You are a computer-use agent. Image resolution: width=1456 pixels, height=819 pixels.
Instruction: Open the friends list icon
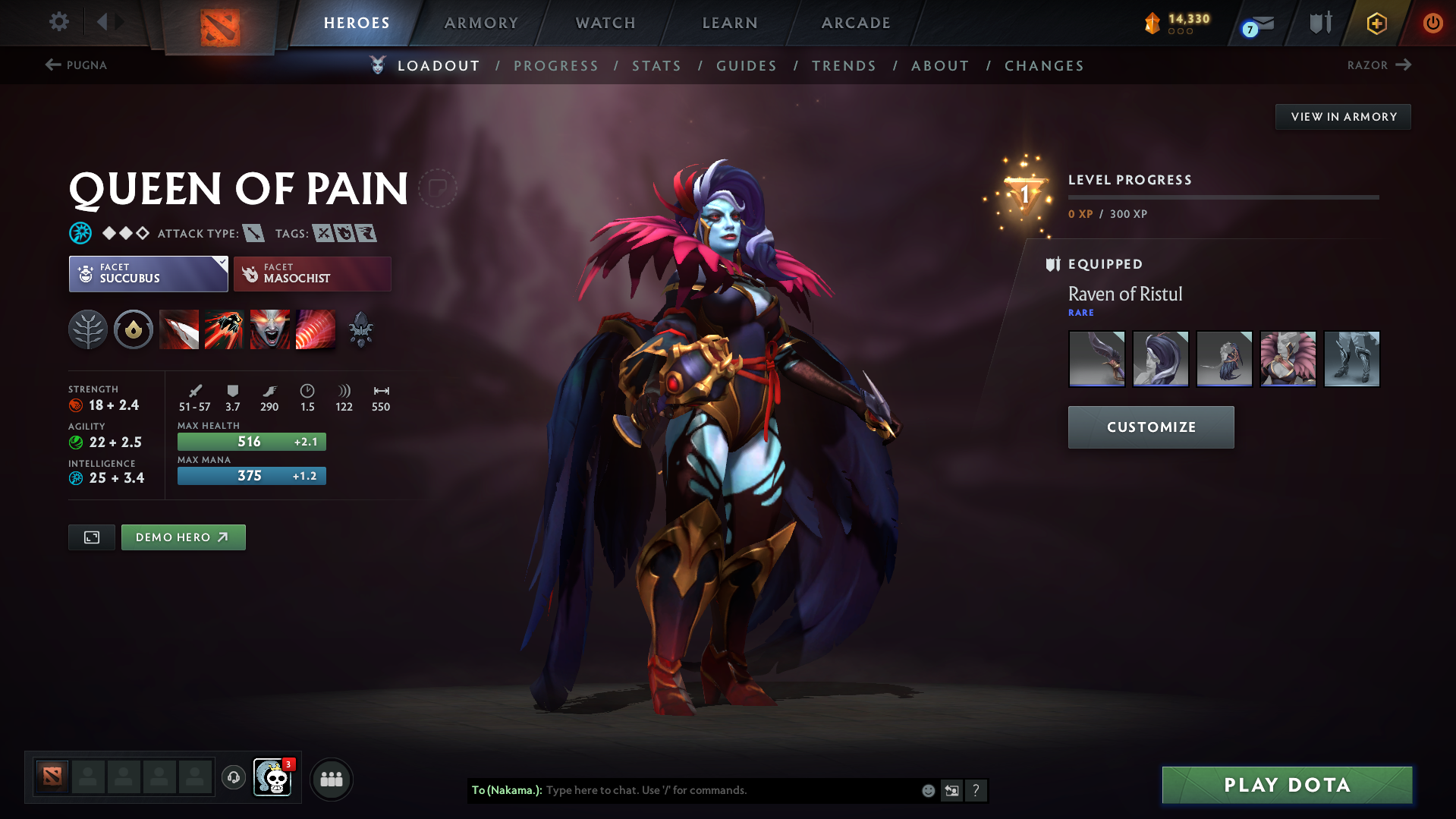click(x=332, y=779)
